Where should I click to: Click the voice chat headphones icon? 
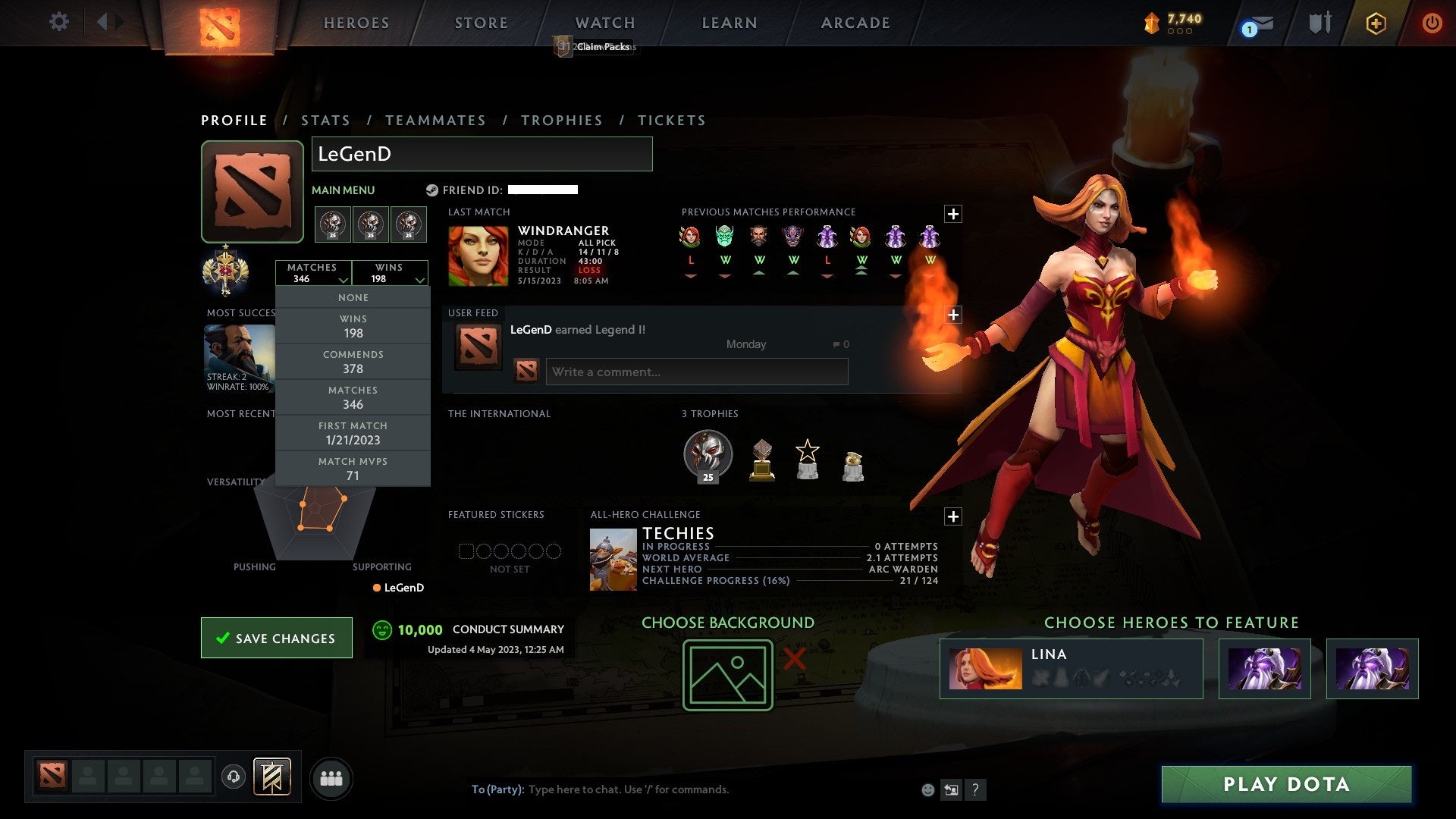(x=234, y=777)
